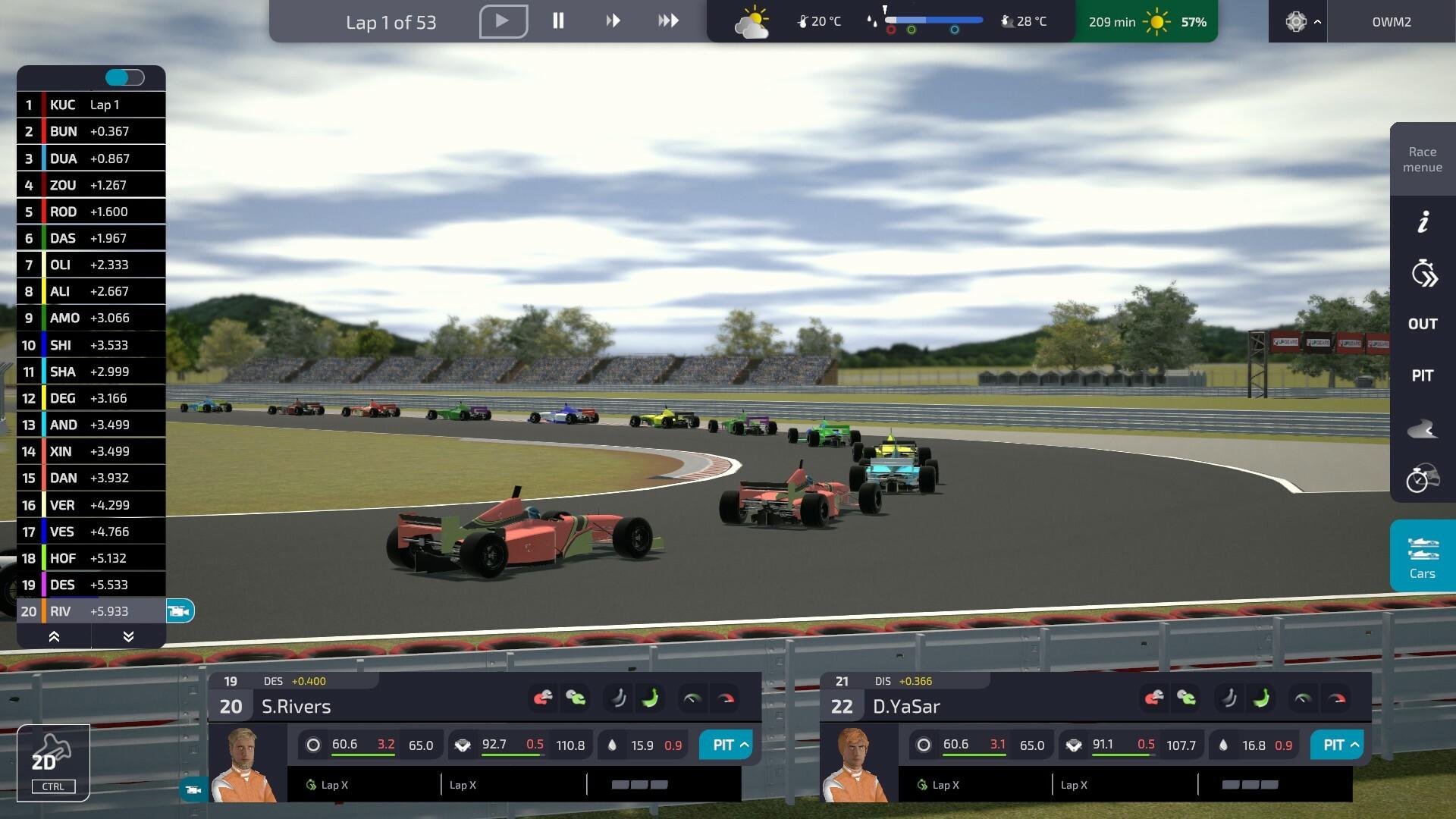Screen dimensions: 1456x819
Task: Click the OUT button in the sidebar
Action: [1423, 324]
